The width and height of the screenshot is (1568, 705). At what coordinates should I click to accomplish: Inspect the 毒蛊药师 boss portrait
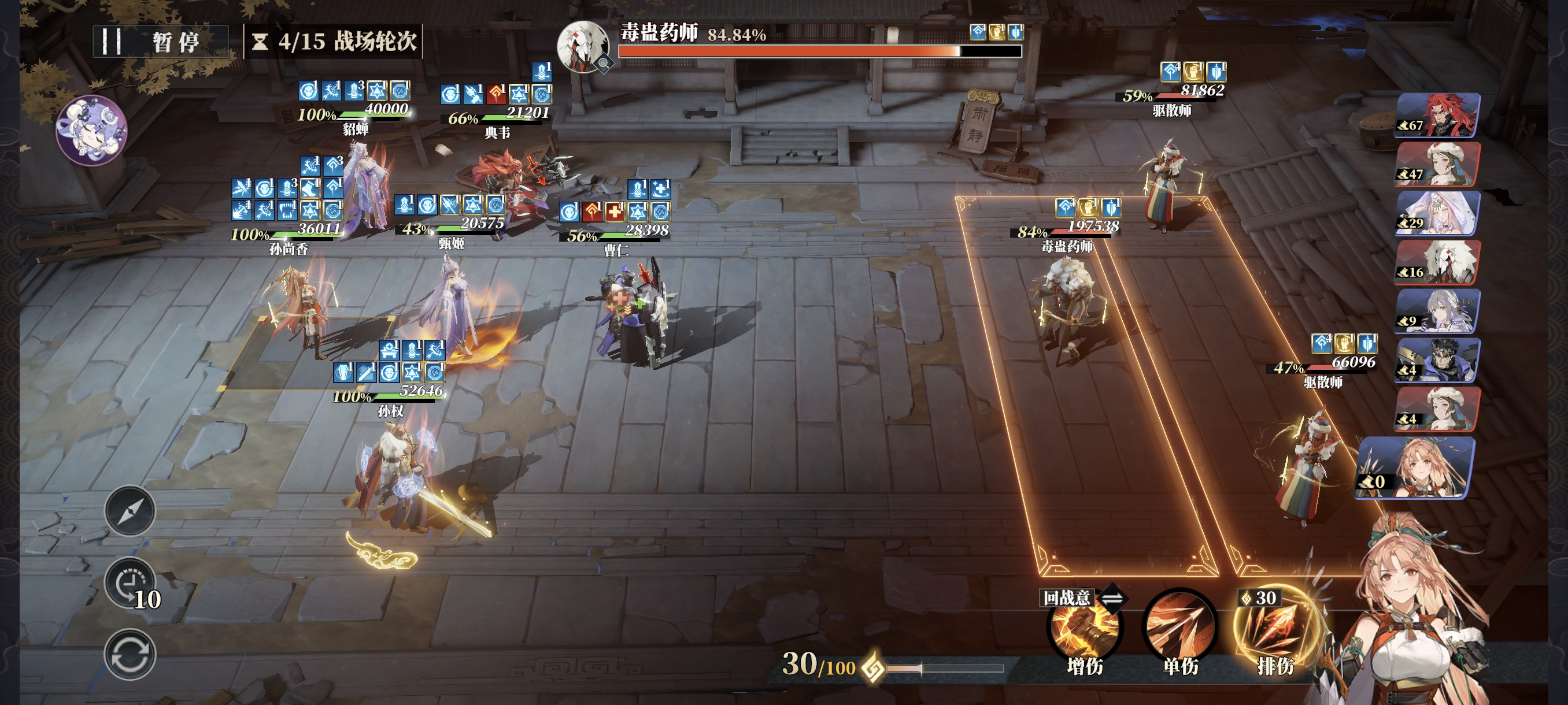[x=583, y=46]
